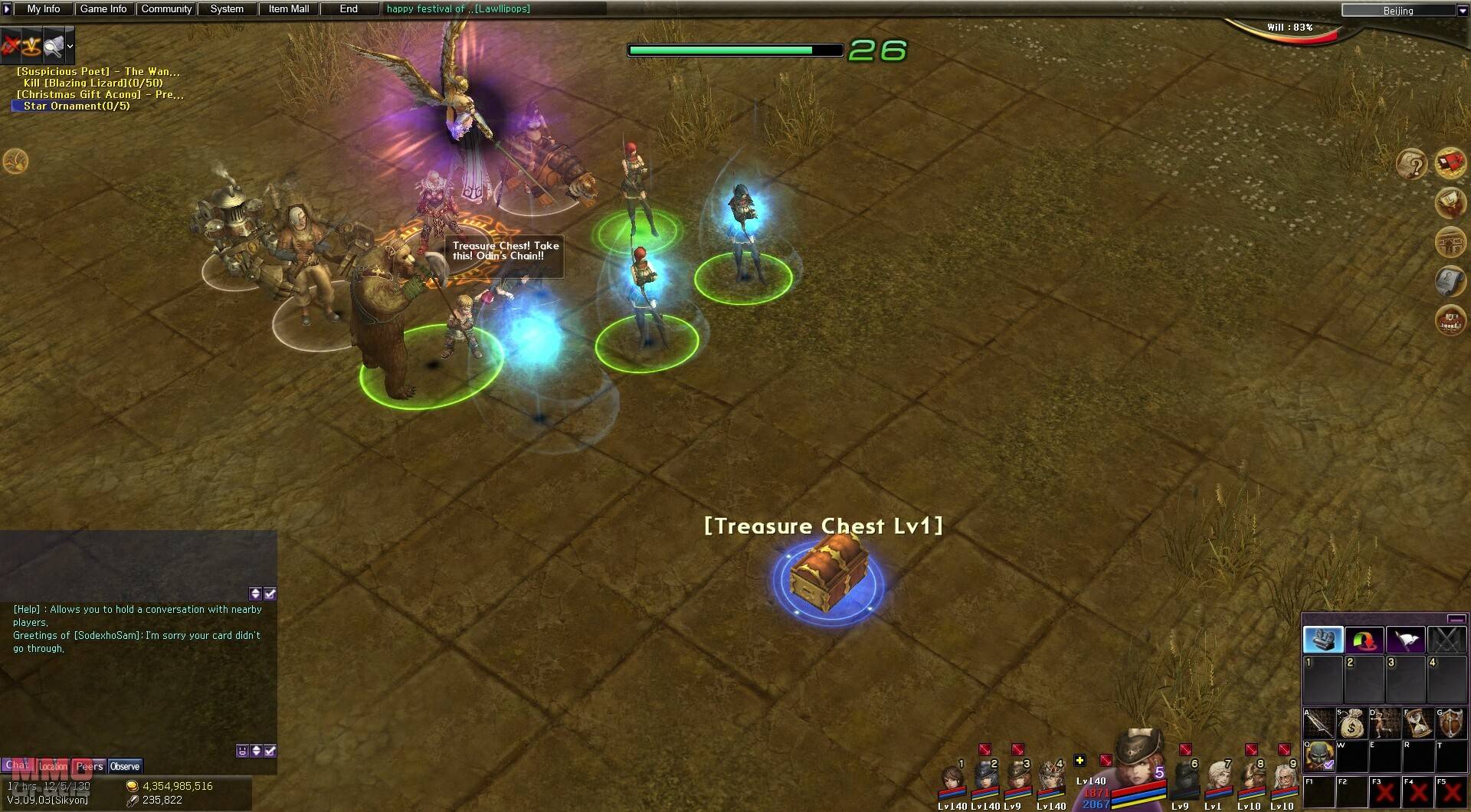Open the Game Info menu
Screen dimensions: 1471x812
103,9
